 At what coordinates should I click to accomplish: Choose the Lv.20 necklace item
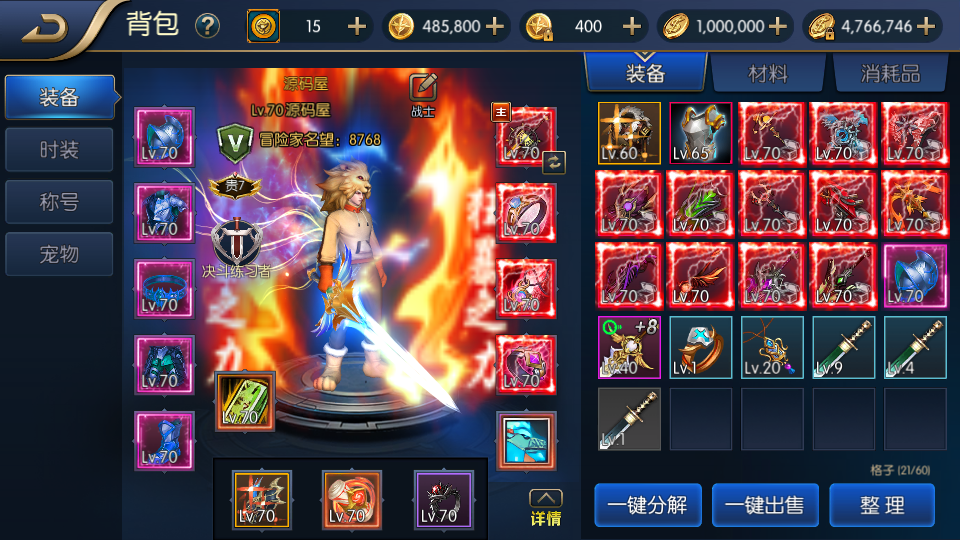click(772, 348)
